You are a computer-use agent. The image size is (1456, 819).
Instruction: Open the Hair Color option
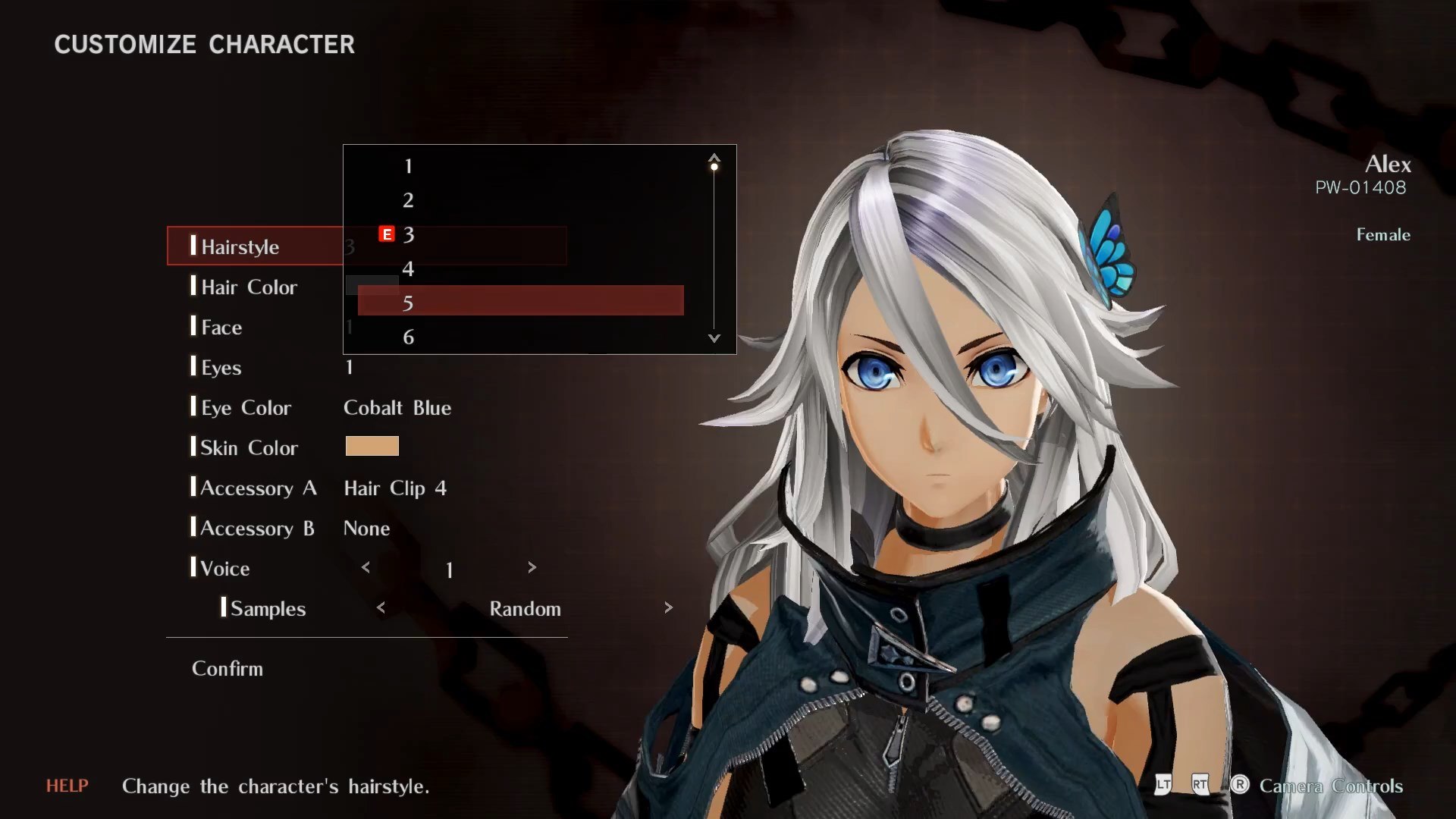pyautogui.click(x=249, y=287)
